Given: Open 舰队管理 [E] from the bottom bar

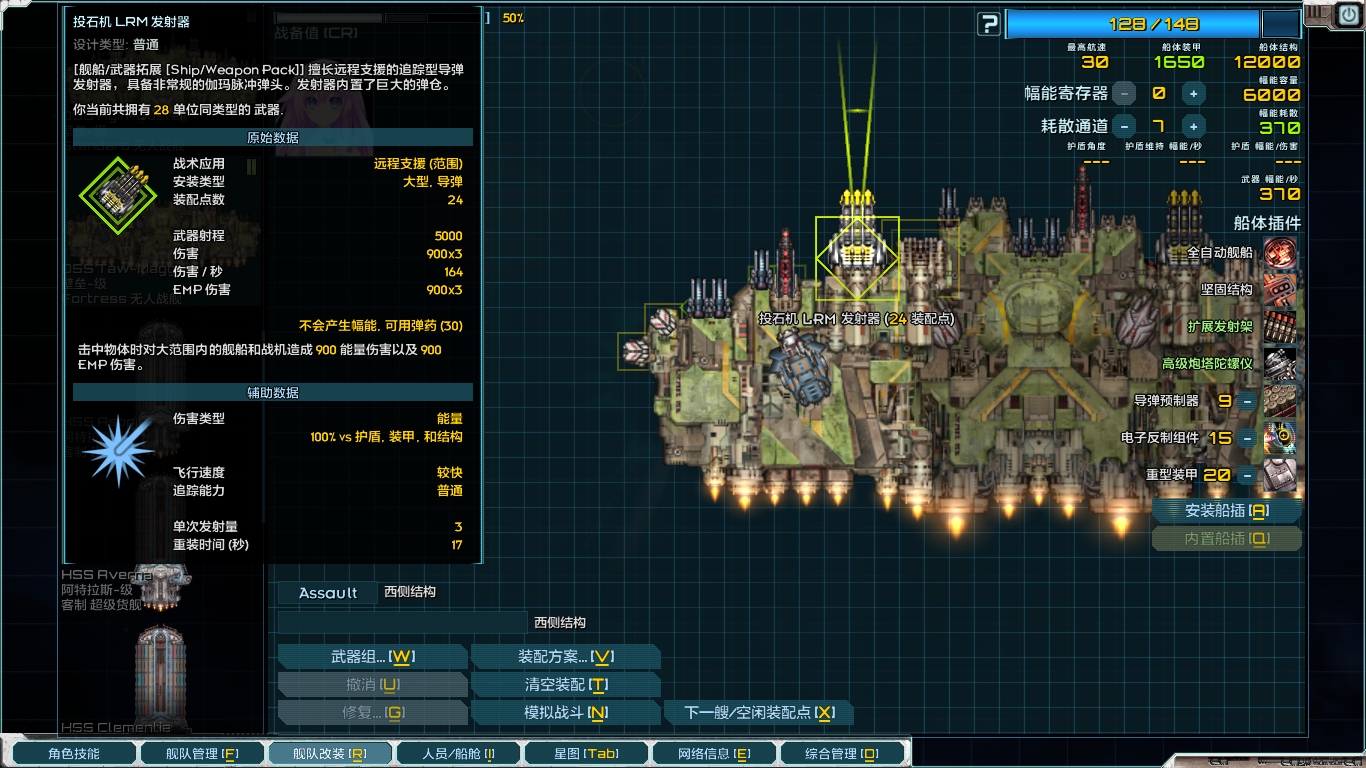Looking at the screenshot, I should point(202,752).
